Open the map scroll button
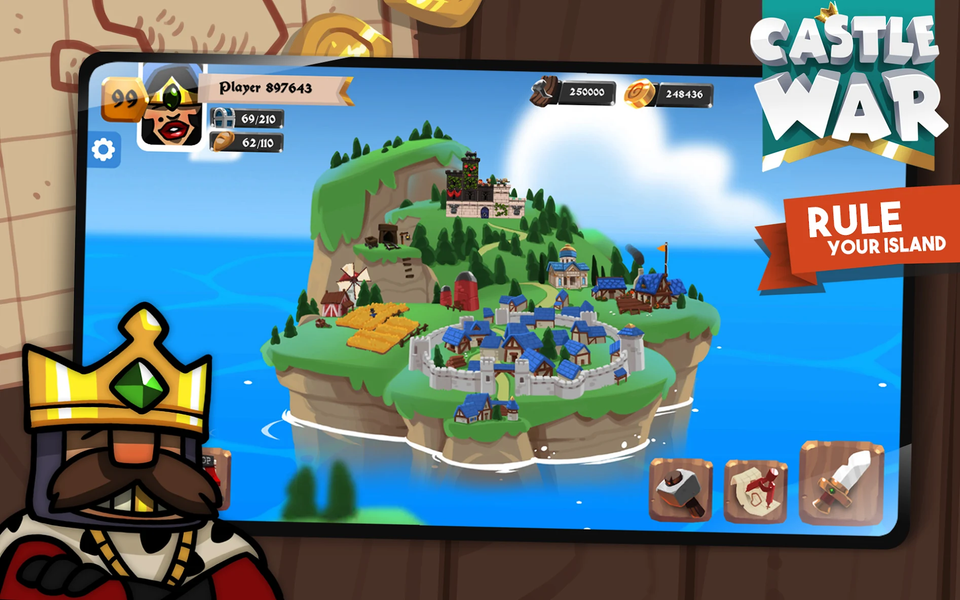 coord(755,490)
